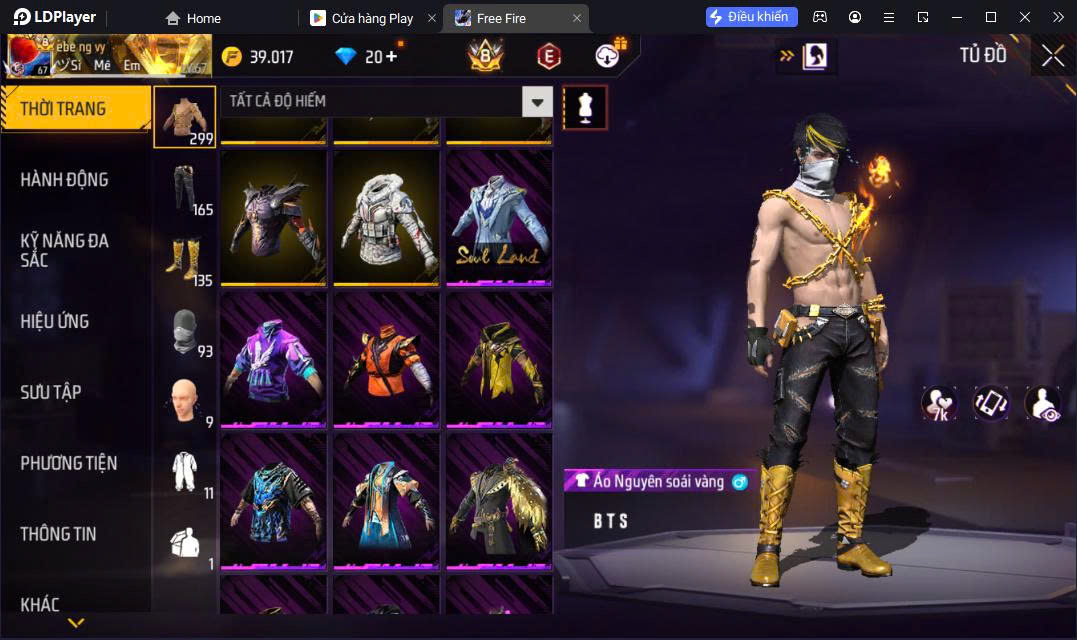Add diamonds using the plus button
The height and width of the screenshot is (640, 1077).
(x=390, y=56)
